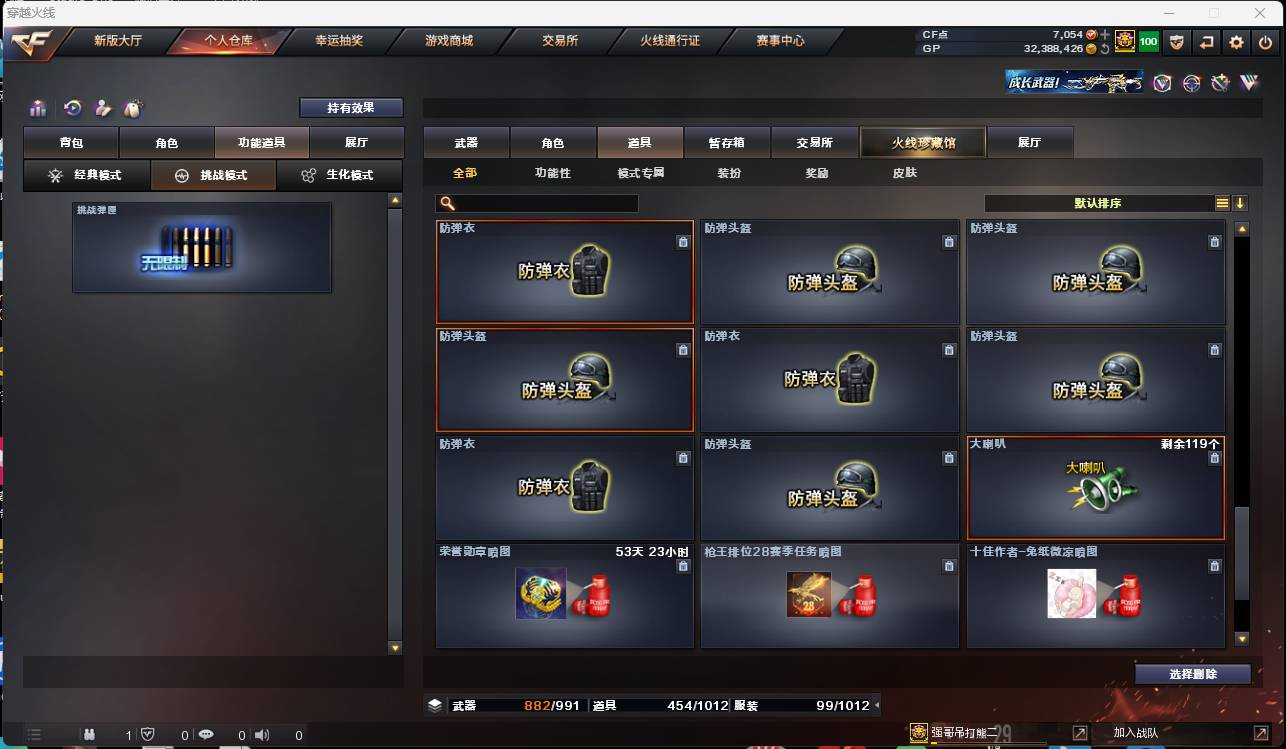Switch to 生化模式 mode
Screen dimensions: 1286x749
point(340,175)
